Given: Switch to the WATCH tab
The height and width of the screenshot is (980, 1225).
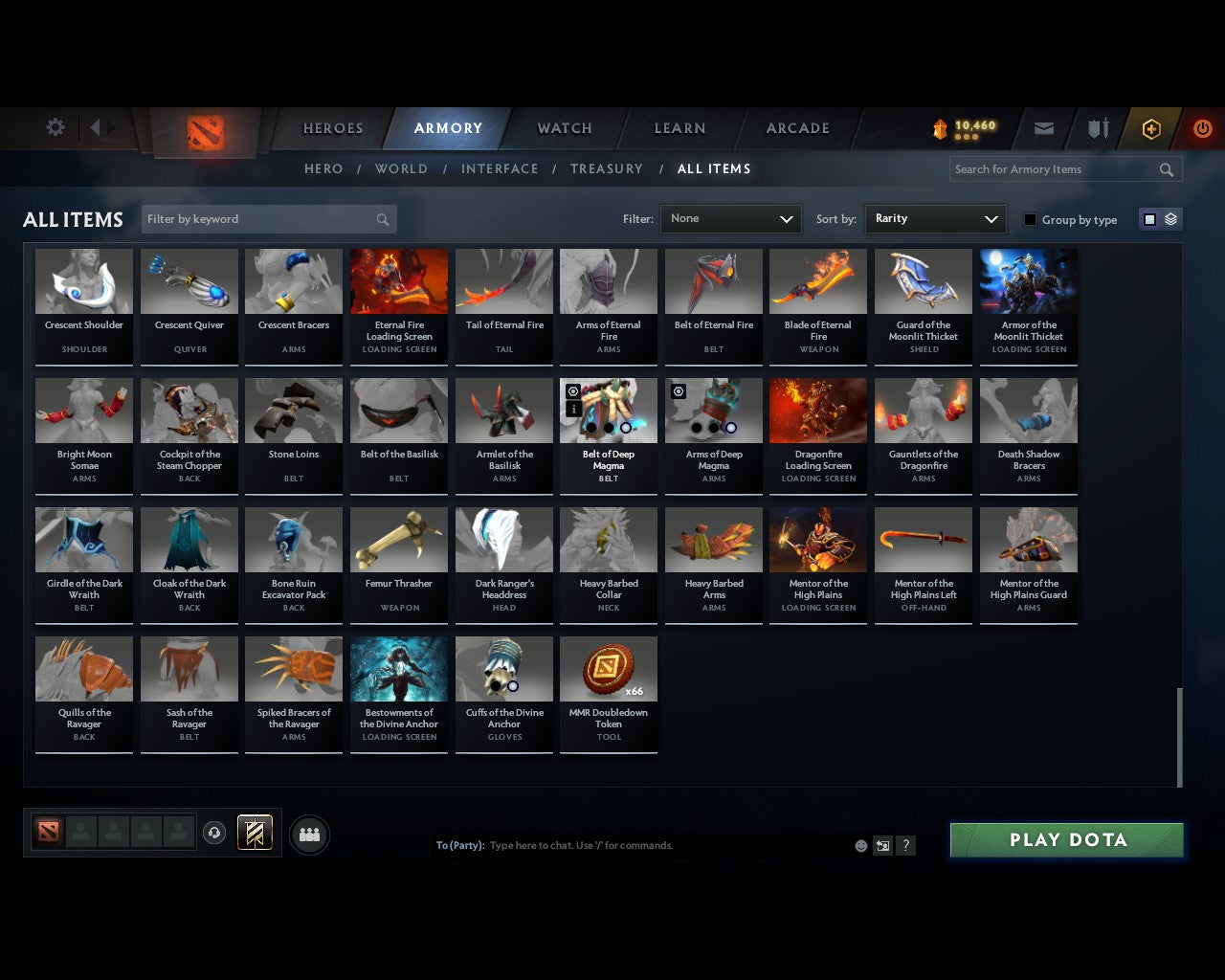Looking at the screenshot, I should (x=563, y=127).
